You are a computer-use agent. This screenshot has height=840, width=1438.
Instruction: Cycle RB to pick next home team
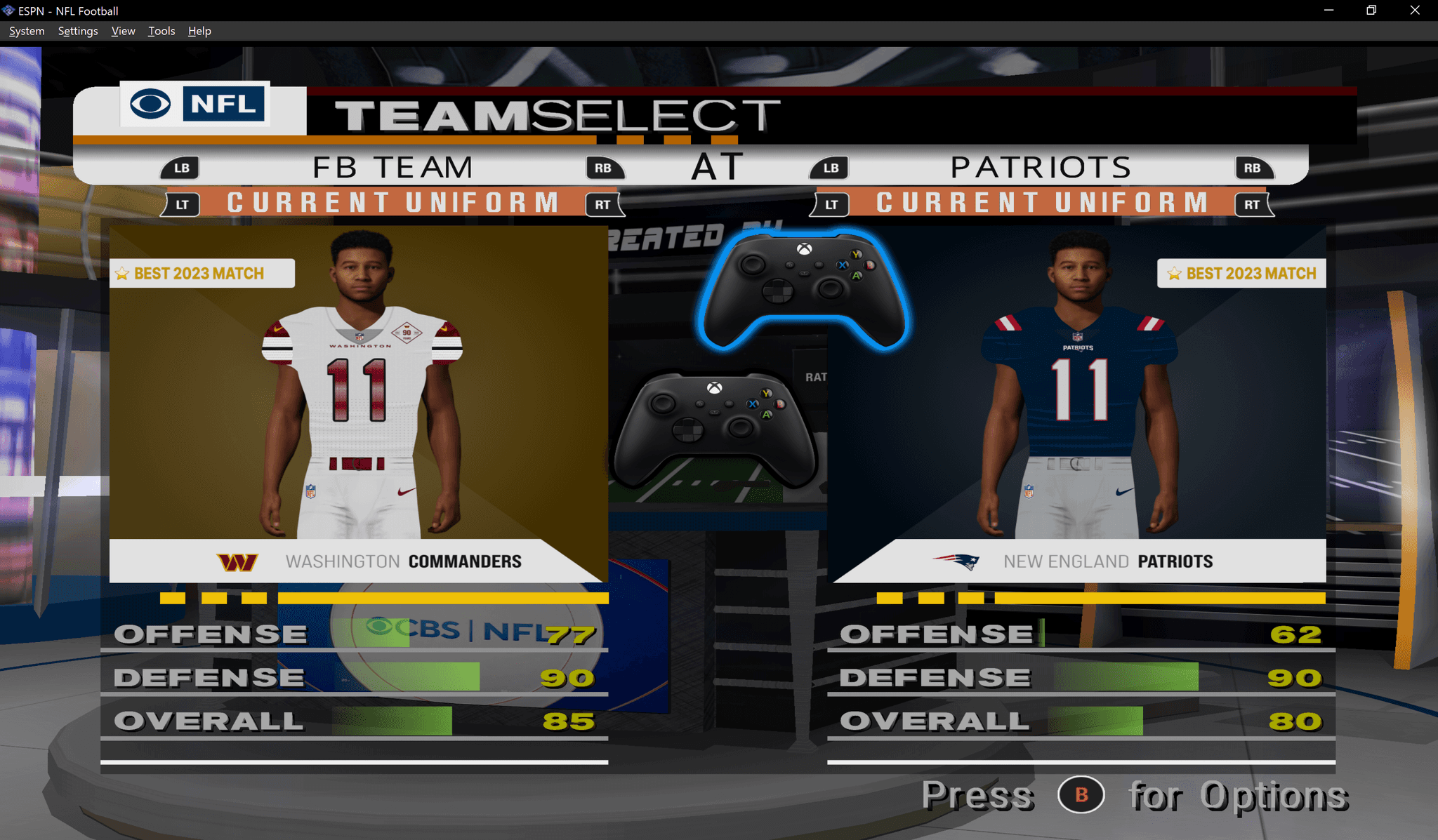1253,168
